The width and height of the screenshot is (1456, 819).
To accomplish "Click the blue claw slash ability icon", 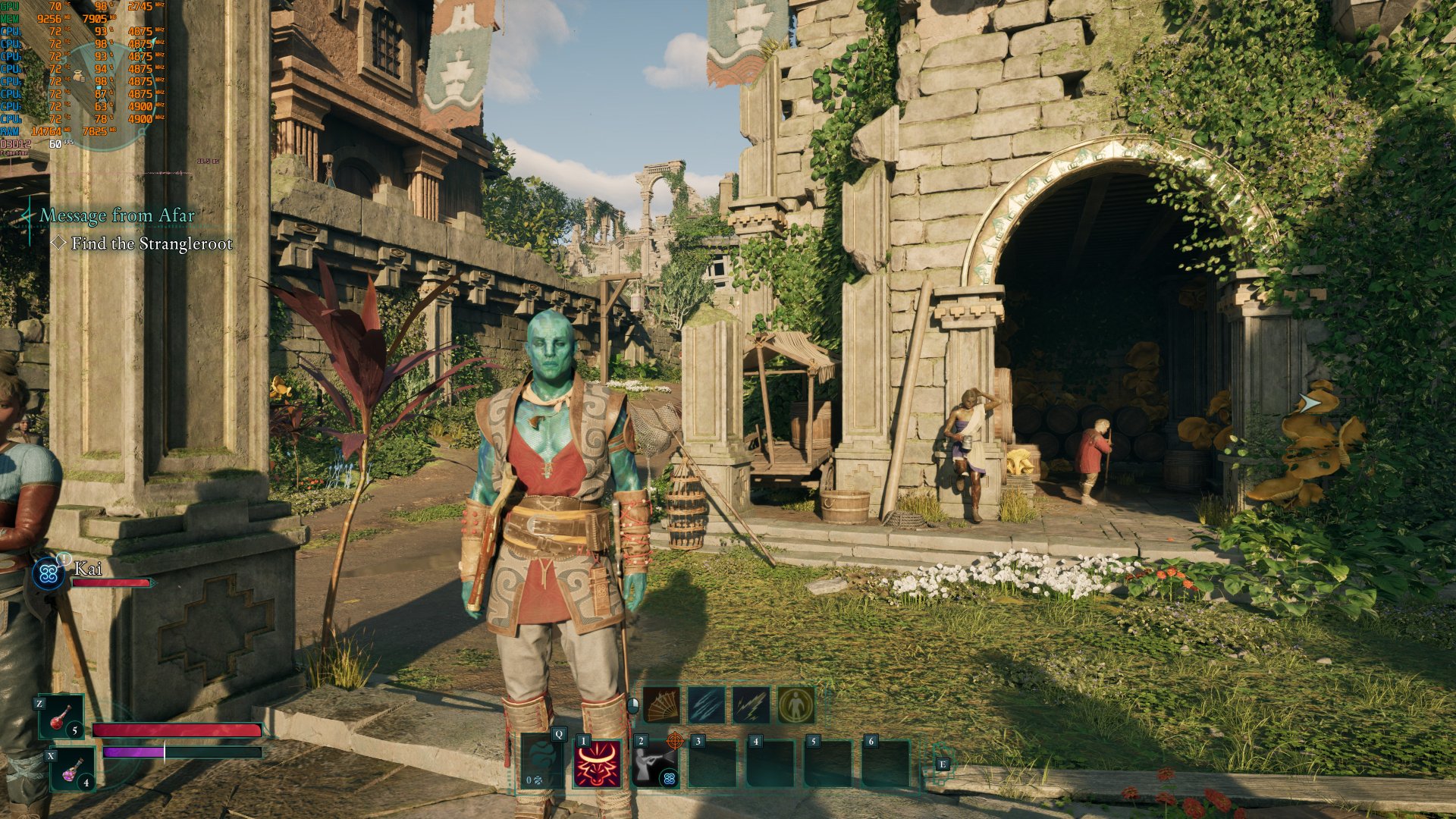I will pos(708,704).
